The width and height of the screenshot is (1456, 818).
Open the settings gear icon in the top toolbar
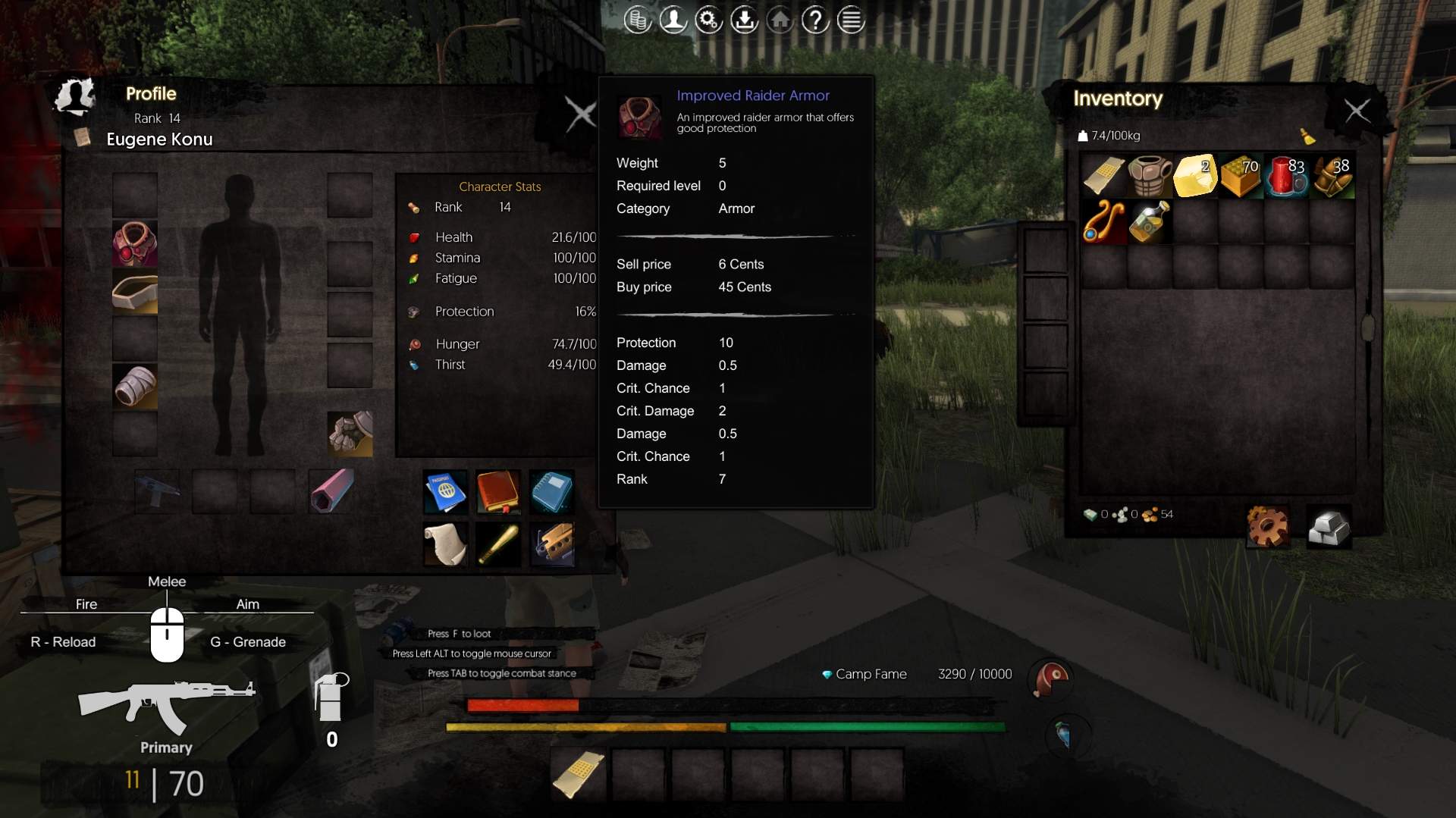click(709, 19)
